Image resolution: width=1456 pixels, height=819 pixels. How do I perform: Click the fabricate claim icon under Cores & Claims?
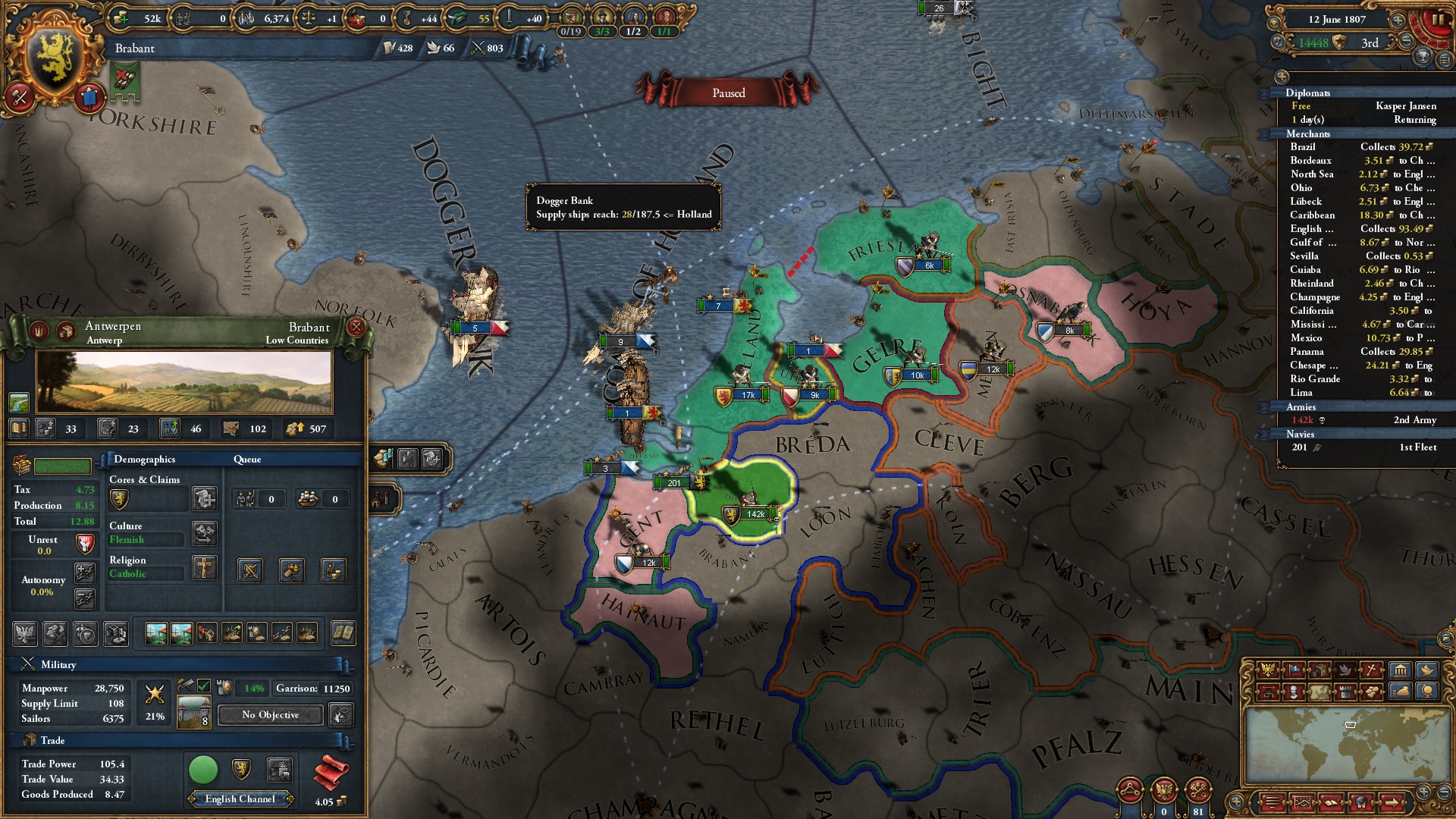coord(204,498)
